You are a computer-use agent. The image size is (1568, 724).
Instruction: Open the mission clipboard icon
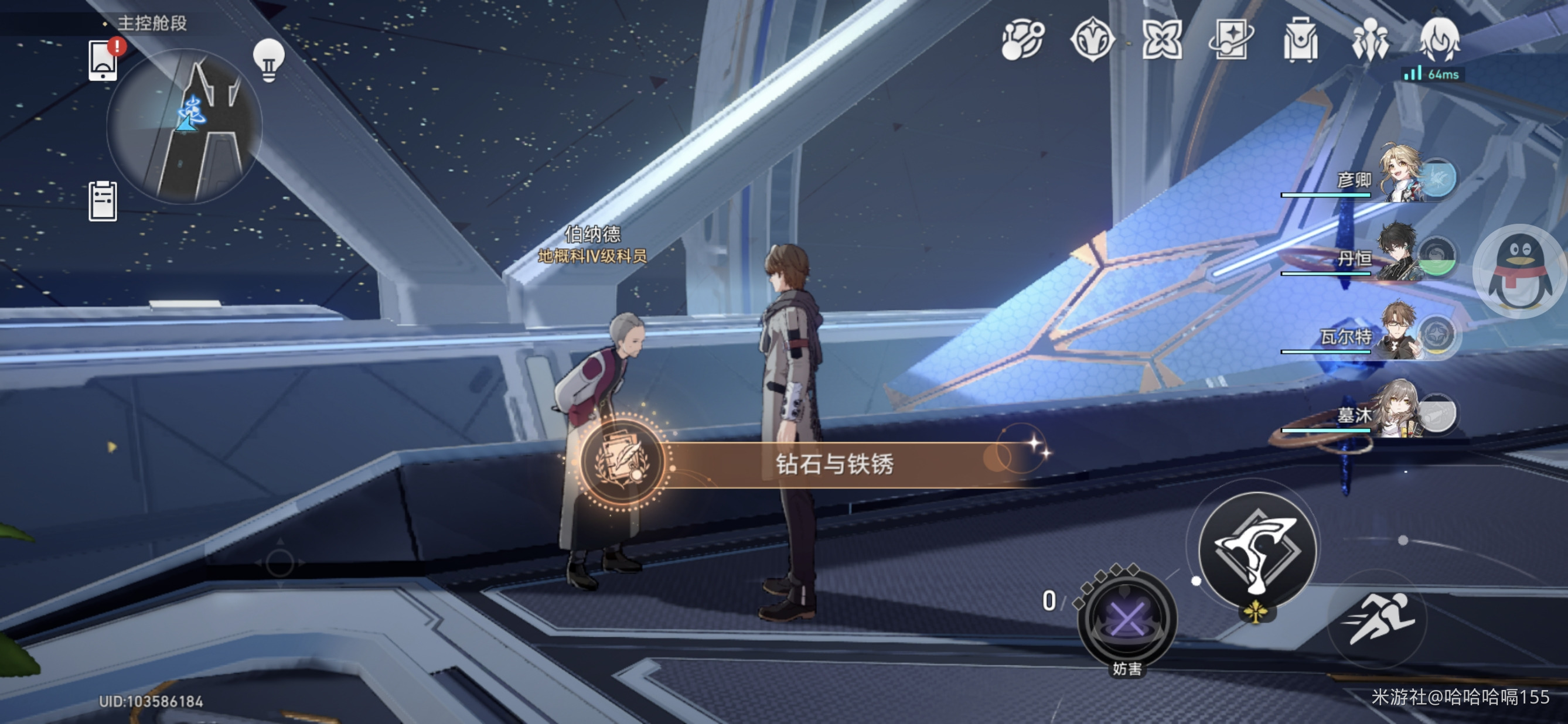pyautogui.click(x=103, y=202)
